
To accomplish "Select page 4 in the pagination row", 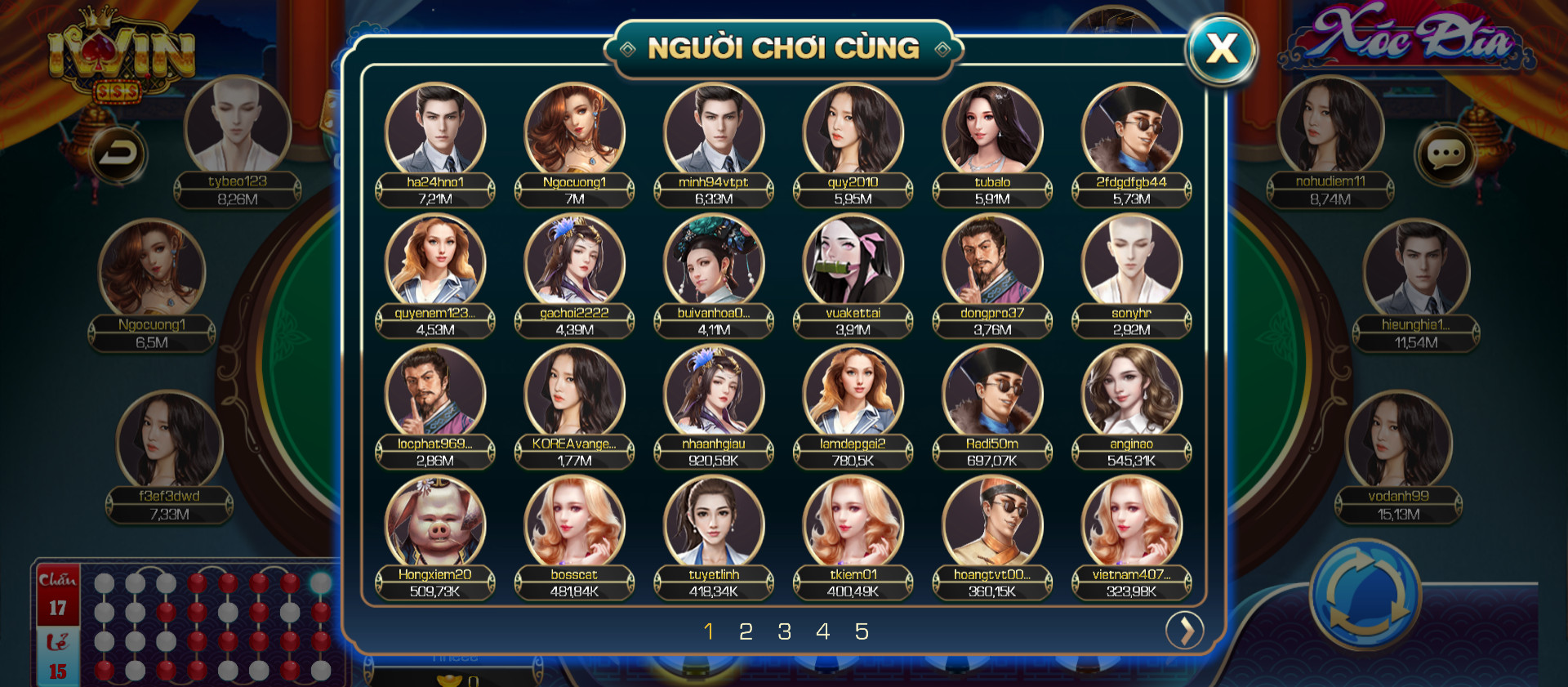I will [823, 631].
